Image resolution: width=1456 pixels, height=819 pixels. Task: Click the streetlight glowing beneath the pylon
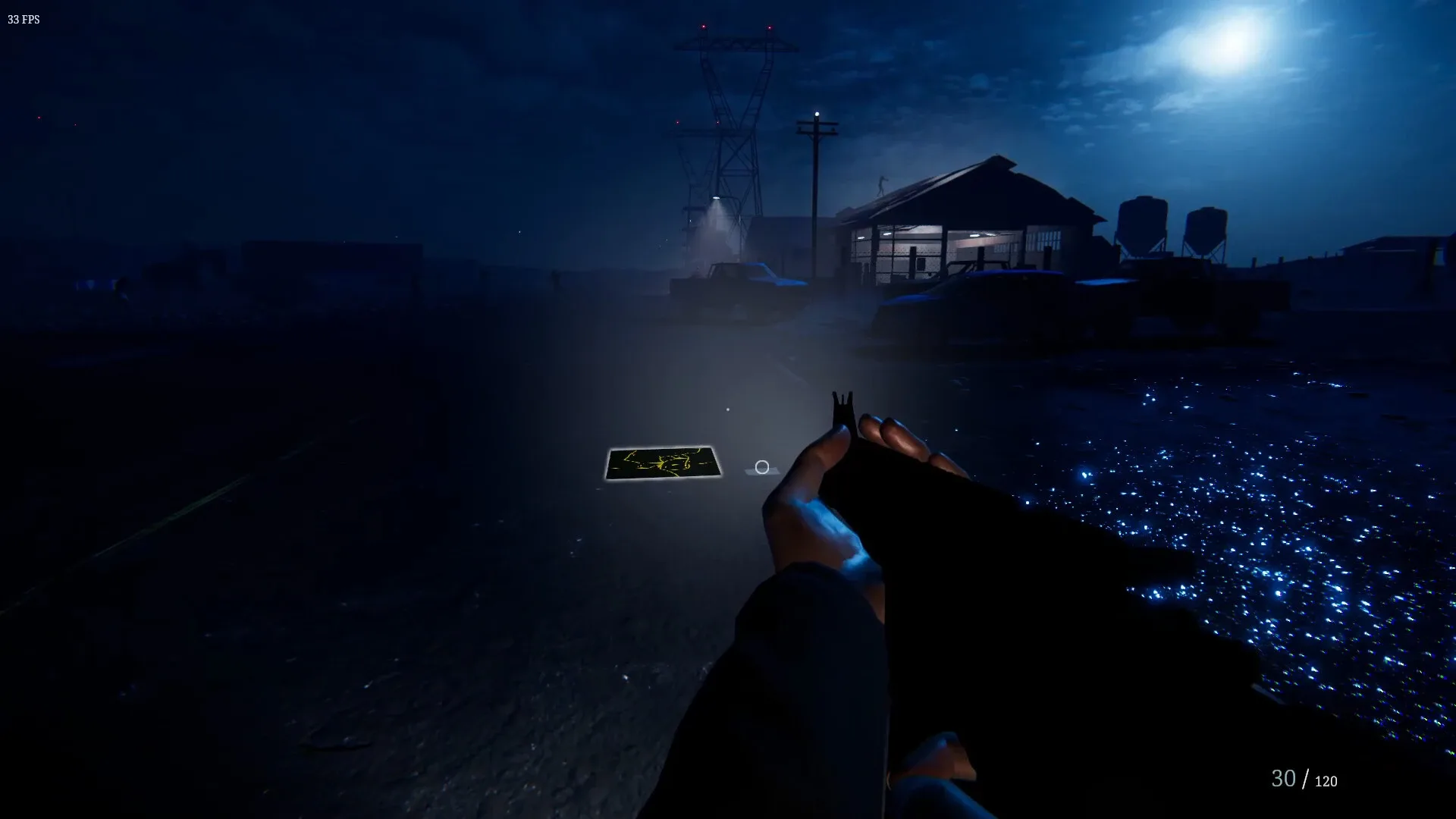coord(717,199)
